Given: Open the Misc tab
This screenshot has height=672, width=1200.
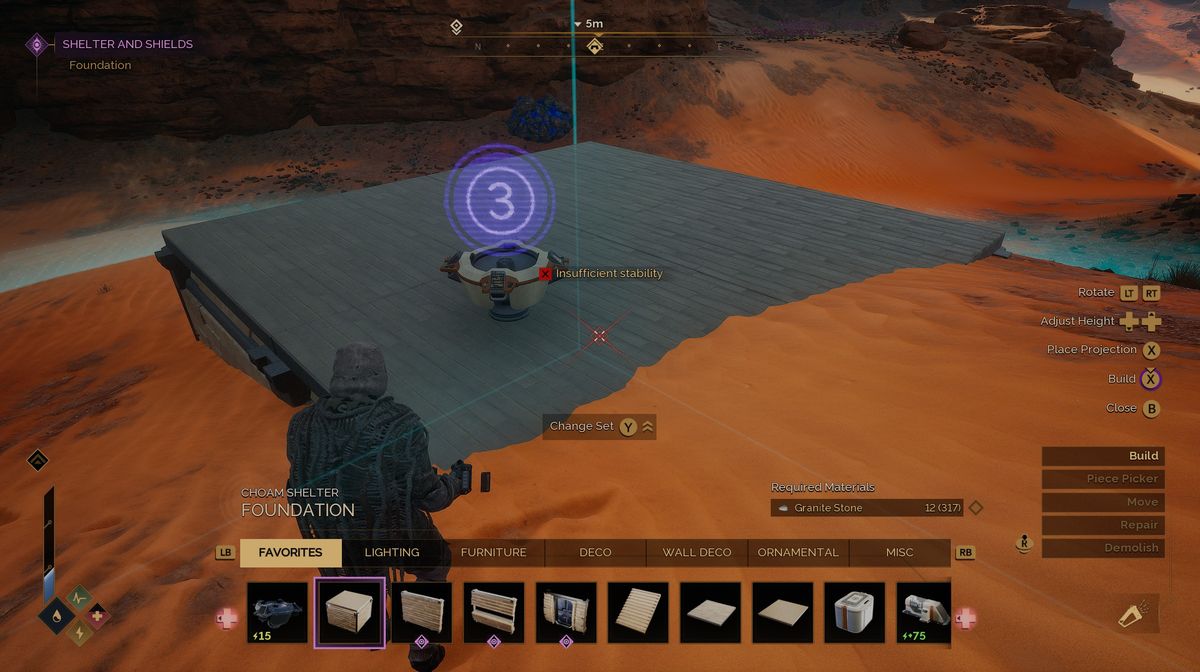Looking at the screenshot, I should [899, 552].
